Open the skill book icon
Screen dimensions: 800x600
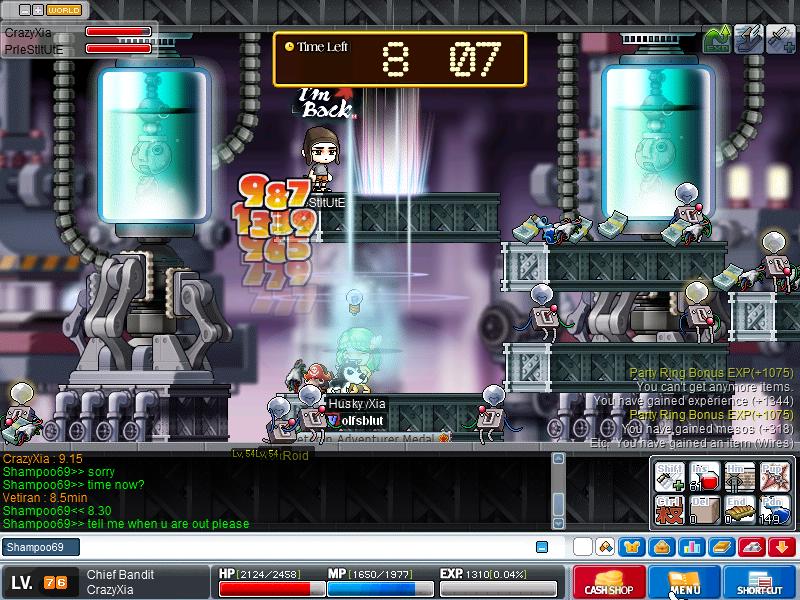click(721, 547)
